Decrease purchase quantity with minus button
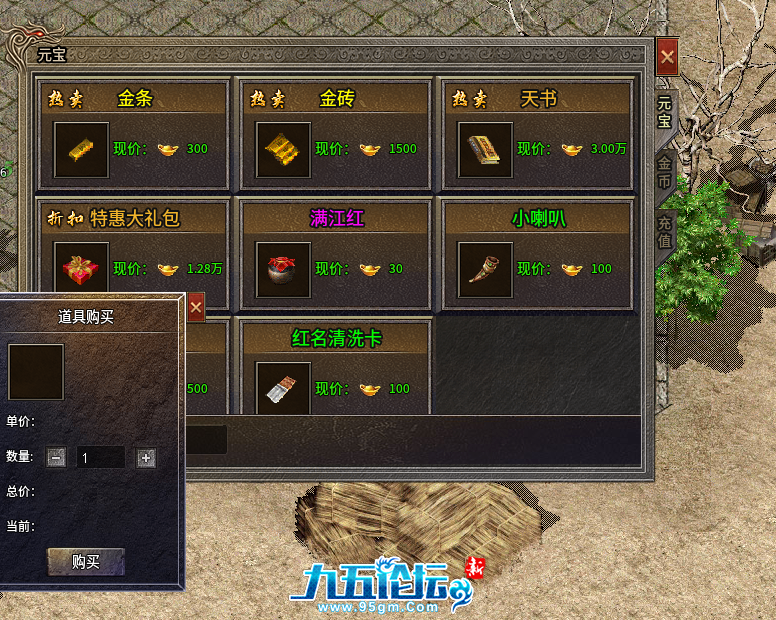The width and height of the screenshot is (776, 620). click(57, 458)
